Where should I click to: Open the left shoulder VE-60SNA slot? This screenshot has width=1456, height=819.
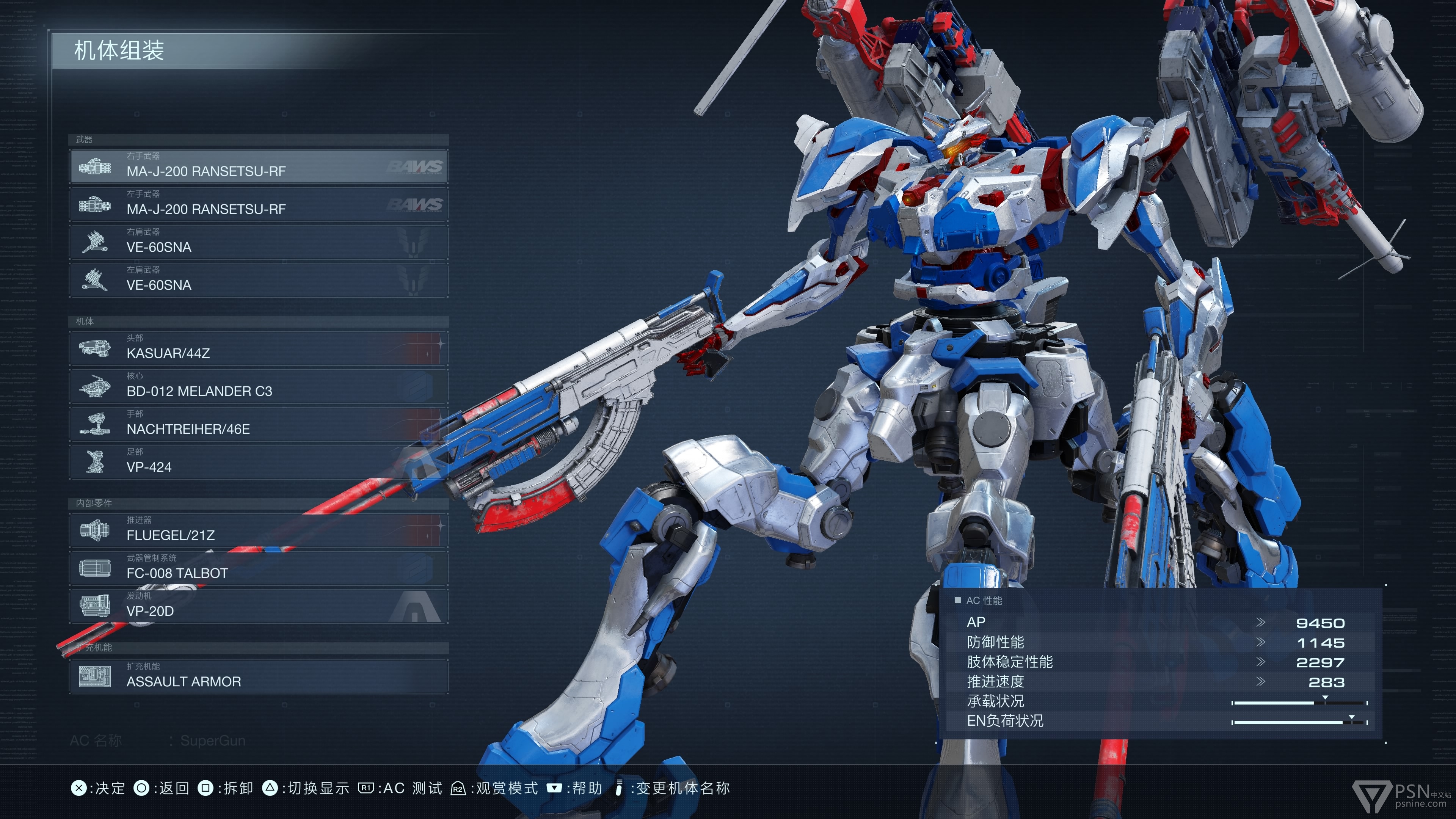coord(258,280)
